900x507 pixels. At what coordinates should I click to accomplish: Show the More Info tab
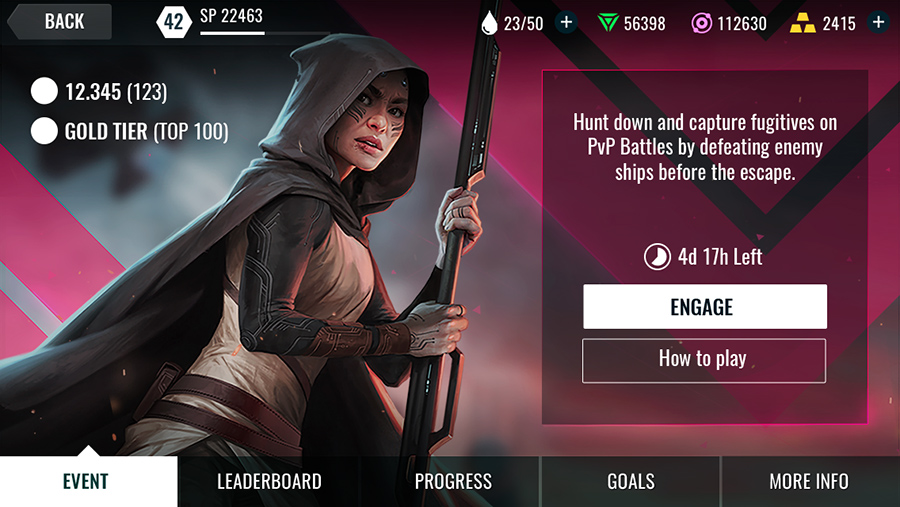point(808,481)
